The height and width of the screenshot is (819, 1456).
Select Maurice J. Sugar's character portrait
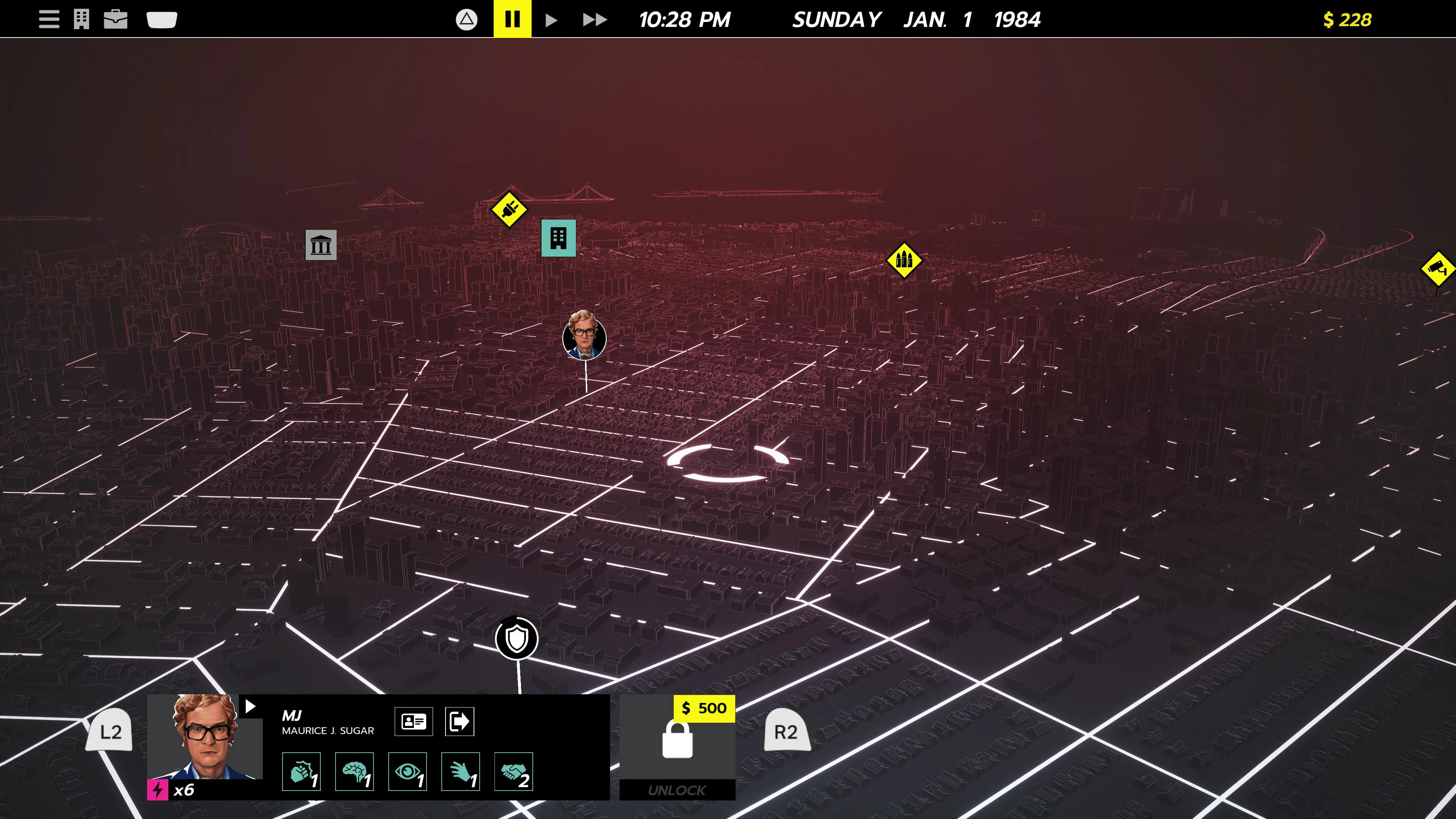[205, 736]
